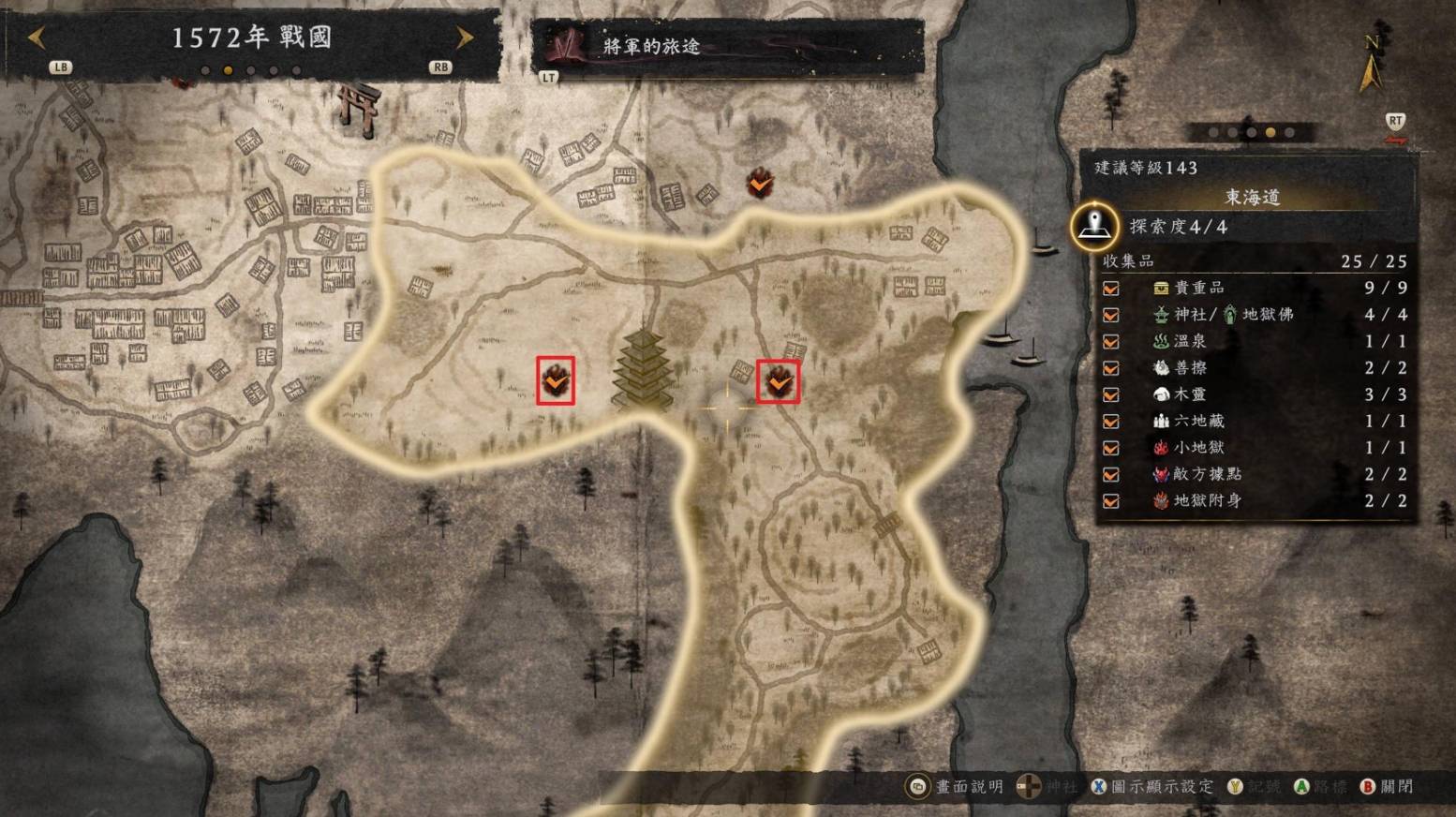
Task: Toggle the 小地獄 checkbox
Action: [1111, 448]
